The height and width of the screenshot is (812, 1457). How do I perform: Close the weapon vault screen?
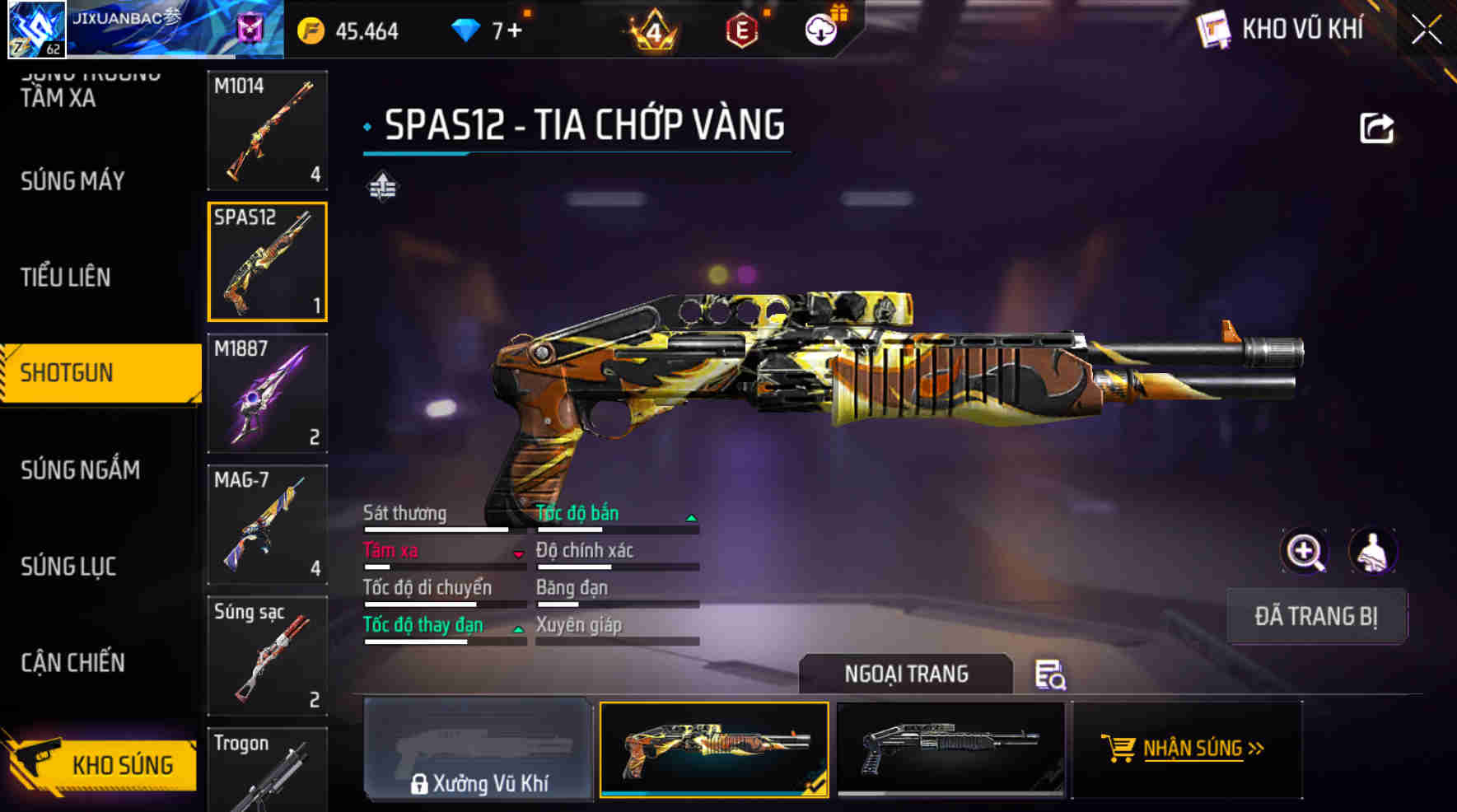click(x=1427, y=30)
